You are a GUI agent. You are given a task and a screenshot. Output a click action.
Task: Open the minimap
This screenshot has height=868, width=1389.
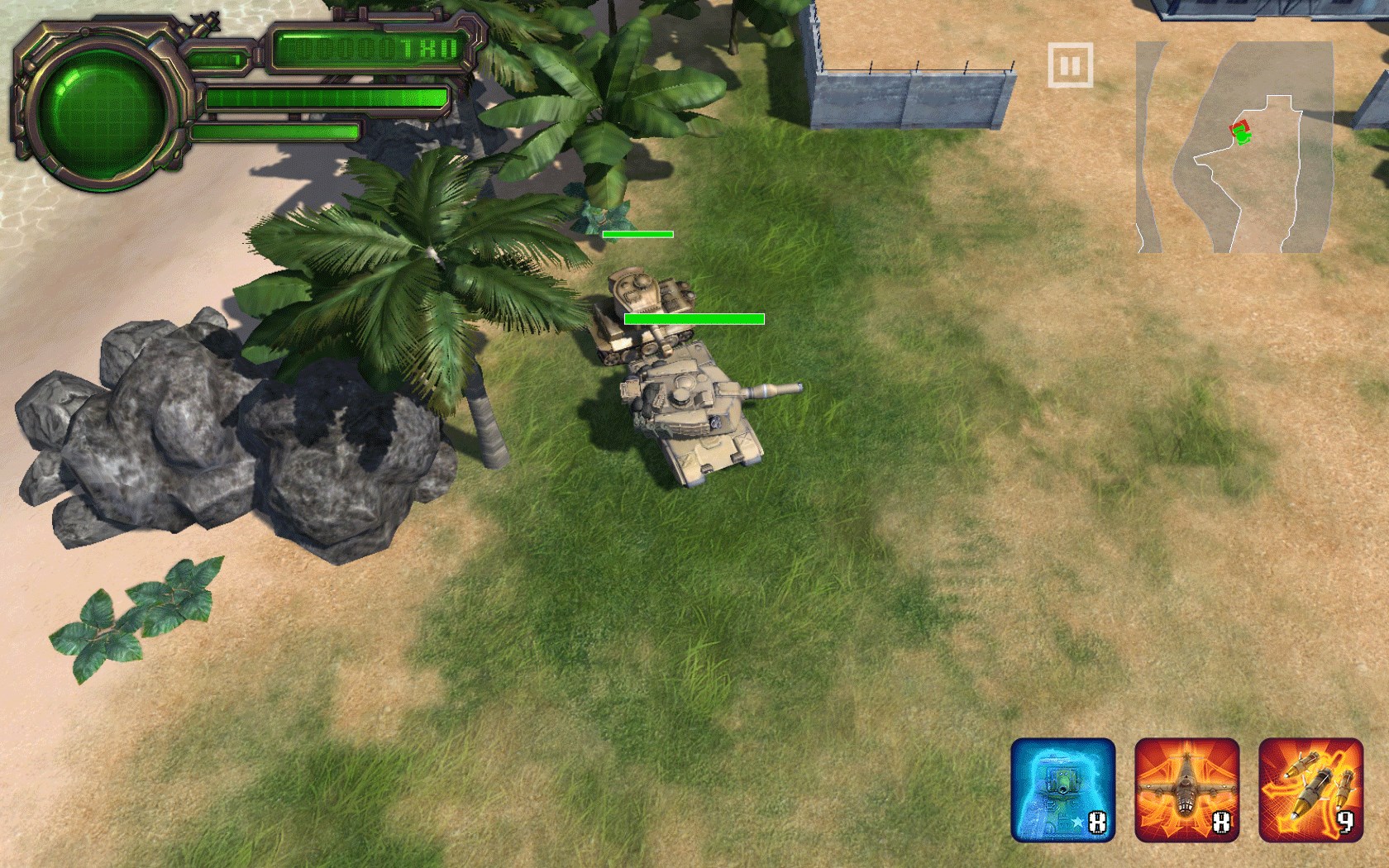pyautogui.click(x=1234, y=147)
